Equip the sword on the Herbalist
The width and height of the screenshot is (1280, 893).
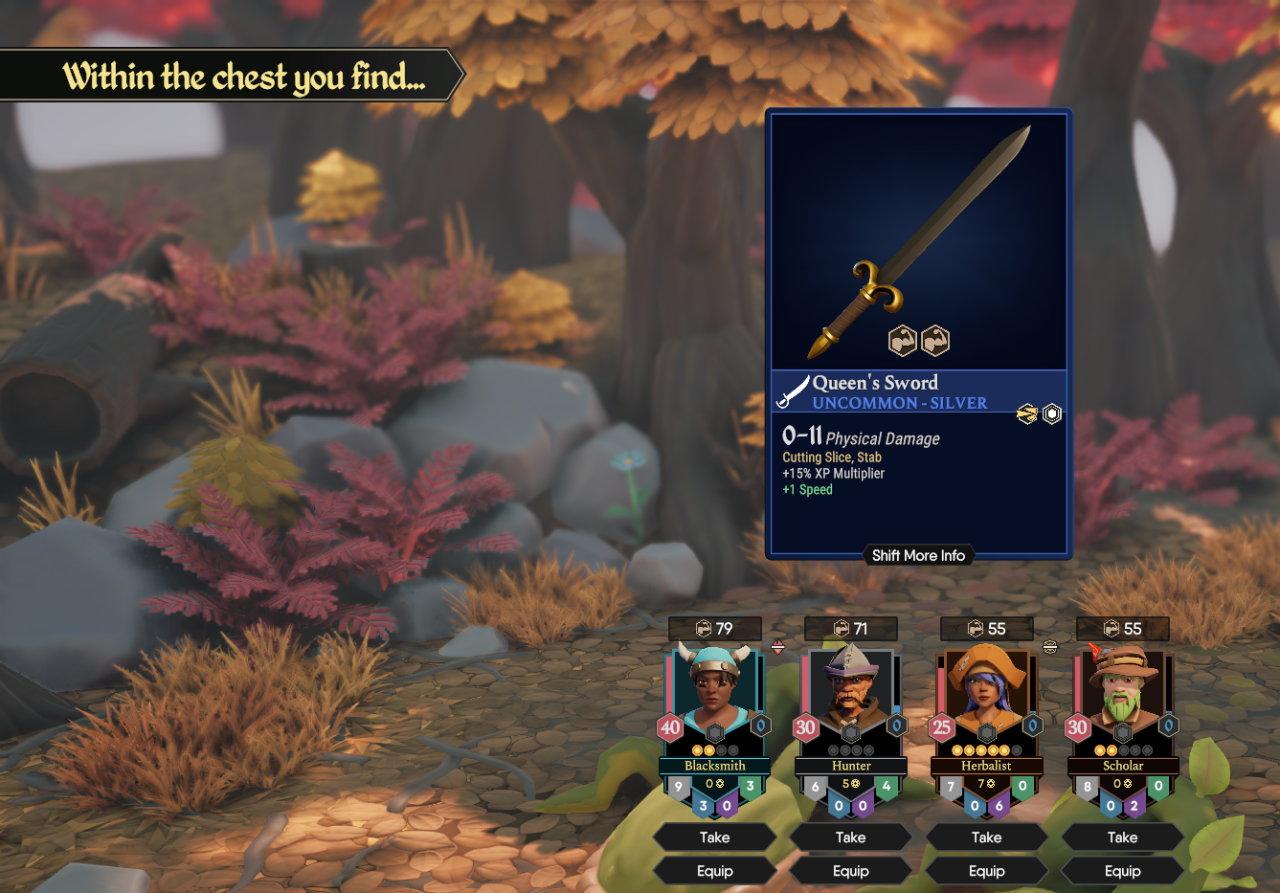(x=987, y=871)
